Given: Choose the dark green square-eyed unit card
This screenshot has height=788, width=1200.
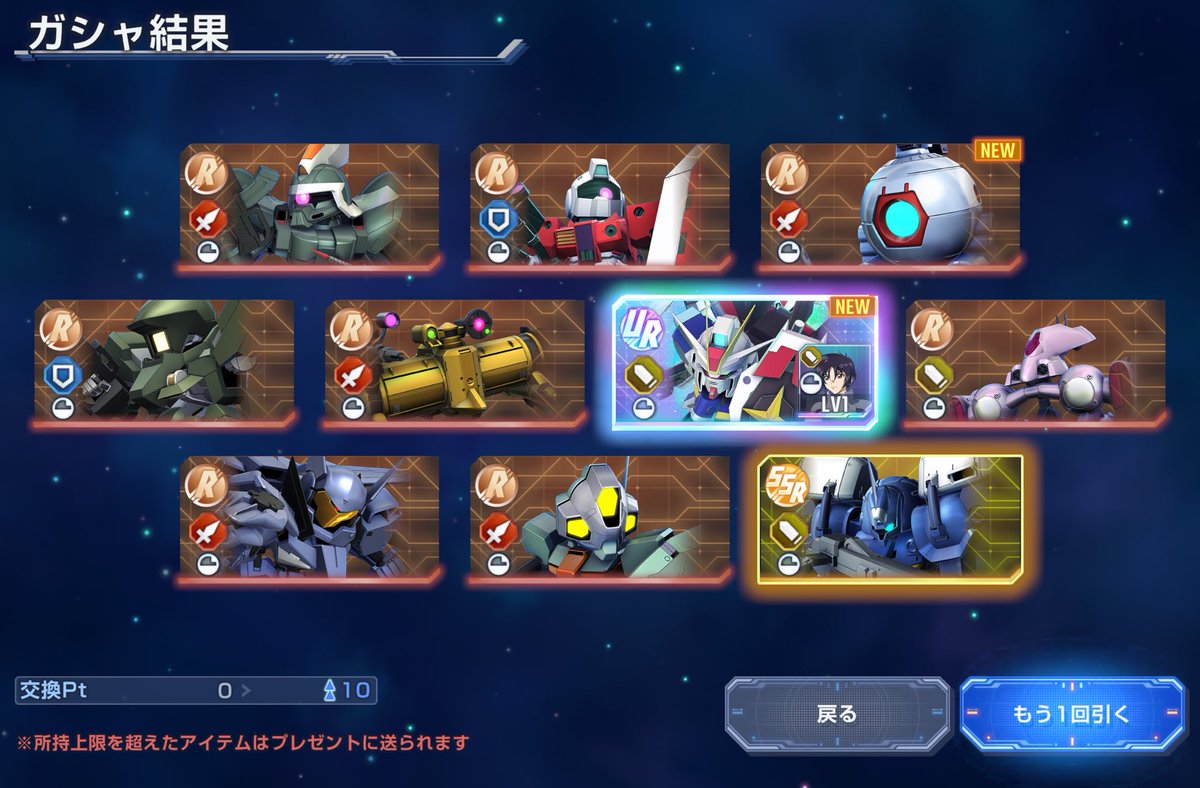Looking at the screenshot, I should click(x=165, y=362).
